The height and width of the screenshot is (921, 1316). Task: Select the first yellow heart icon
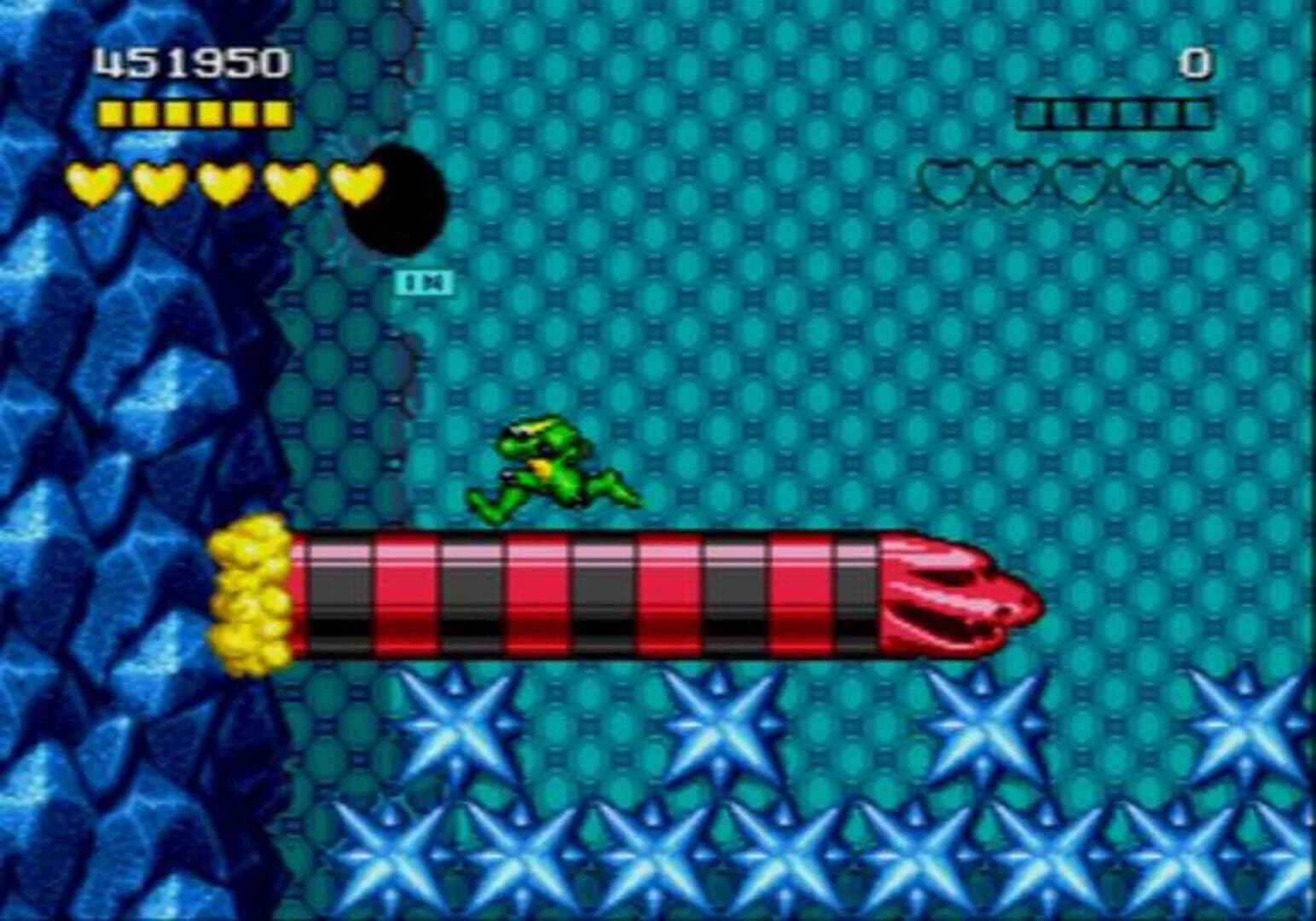(94, 183)
